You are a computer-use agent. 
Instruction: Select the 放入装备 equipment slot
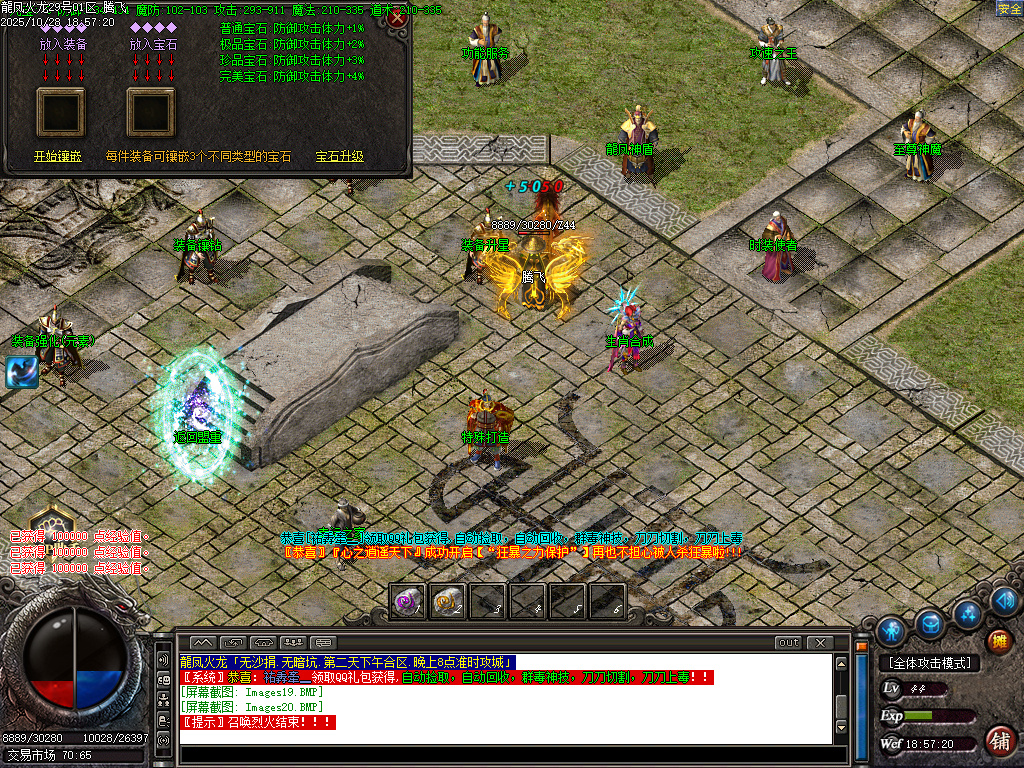click(61, 111)
